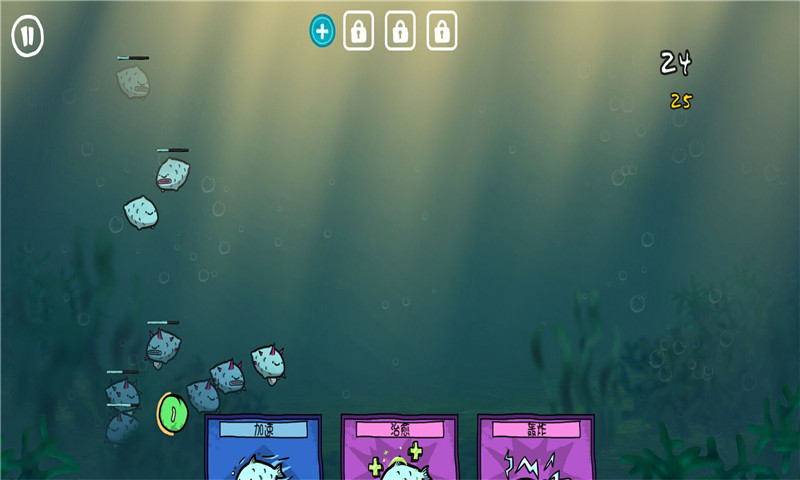Select the blue 加速 speed-up card

[263, 449]
